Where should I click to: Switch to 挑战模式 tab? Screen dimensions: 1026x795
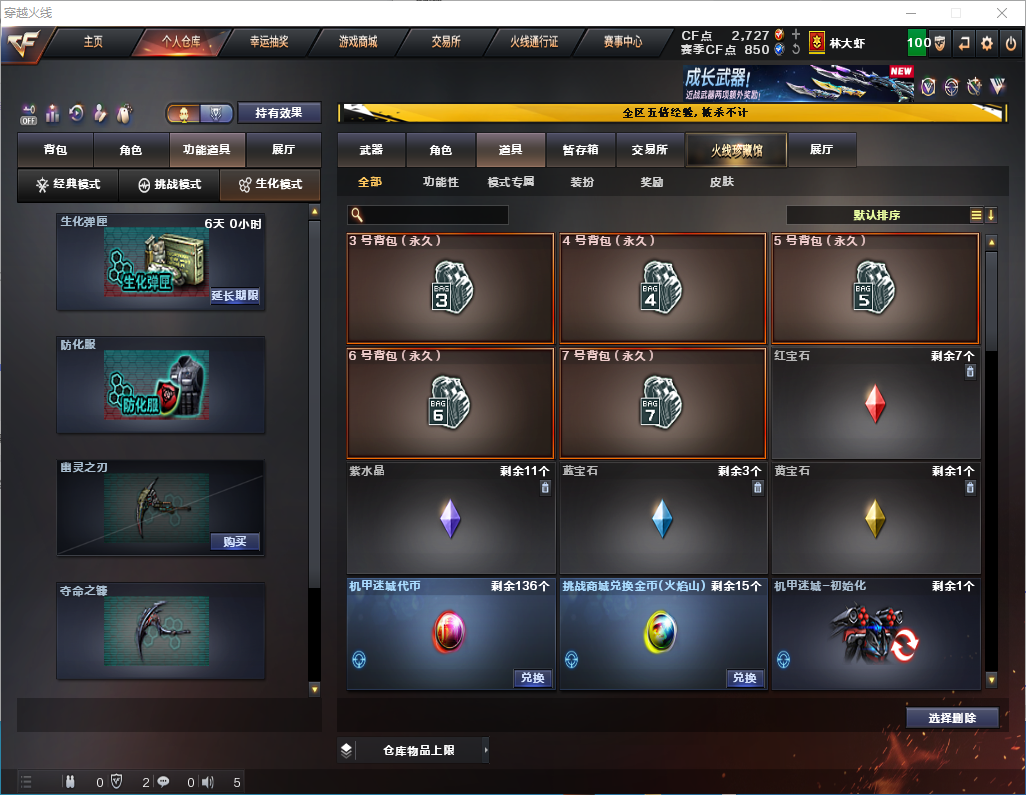point(169,185)
